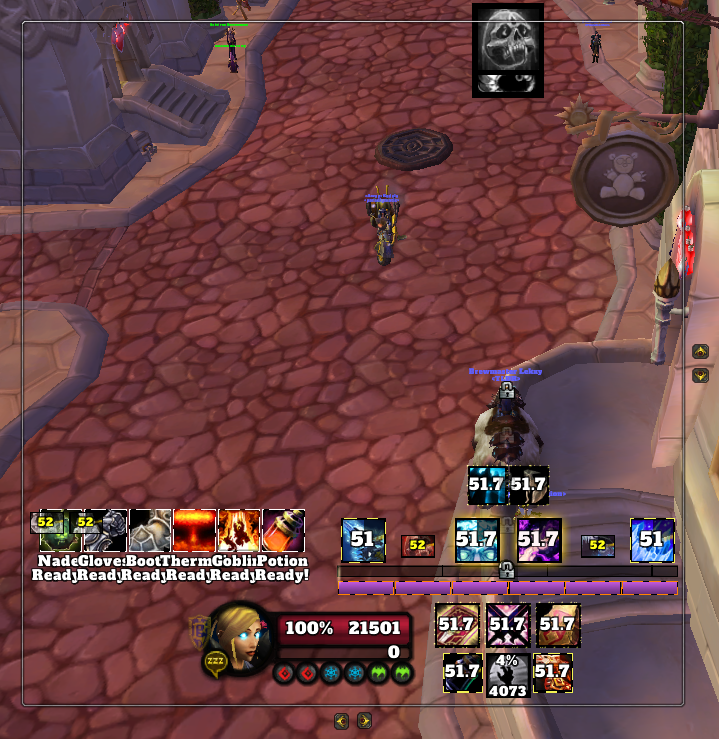Click the lock icon on the bar
Viewport: 719px width, 739px height.
[x=507, y=570]
